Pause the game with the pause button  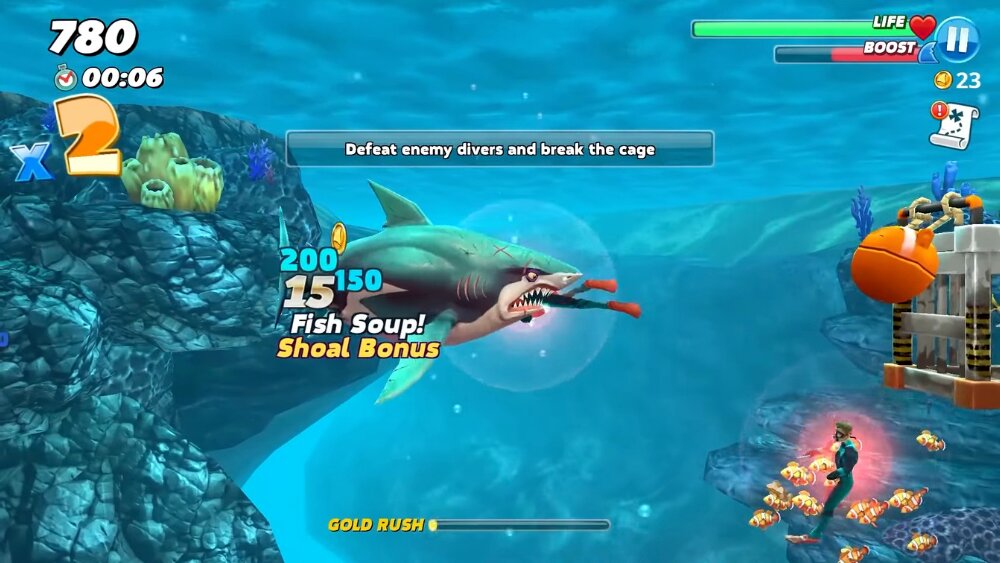coord(957,39)
